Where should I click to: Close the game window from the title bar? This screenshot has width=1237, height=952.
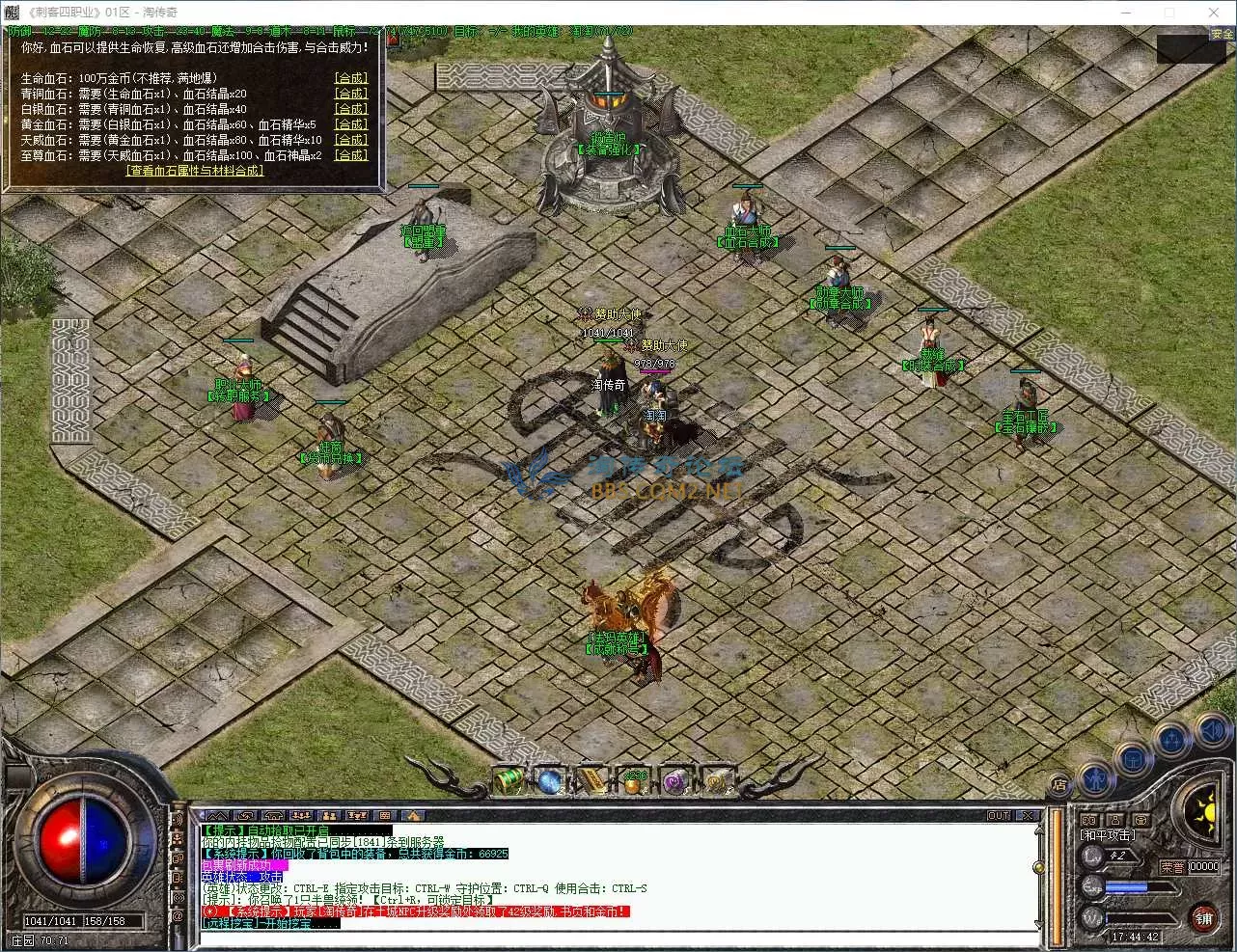(x=1214, y=13)
